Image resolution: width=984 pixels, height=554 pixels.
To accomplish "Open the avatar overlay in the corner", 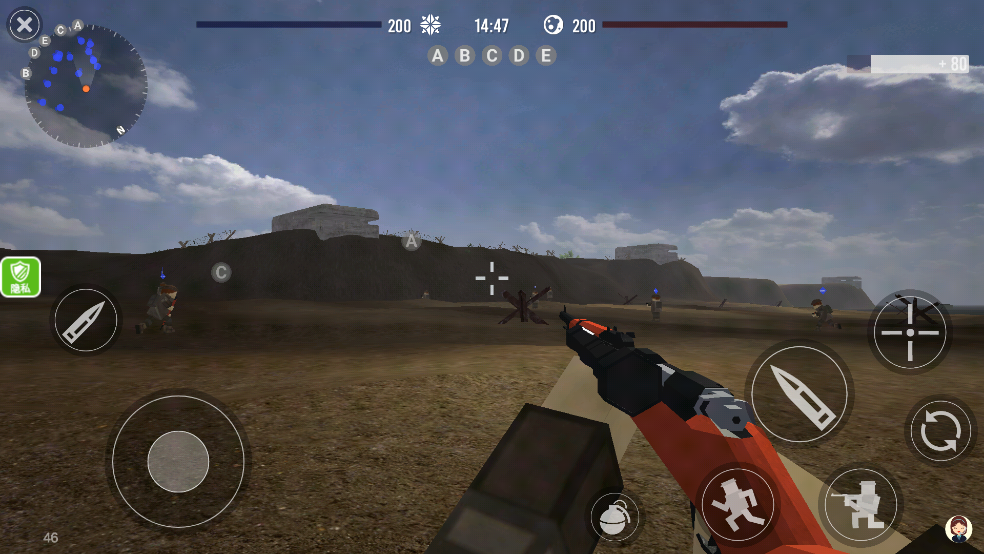I will point(959,529).
